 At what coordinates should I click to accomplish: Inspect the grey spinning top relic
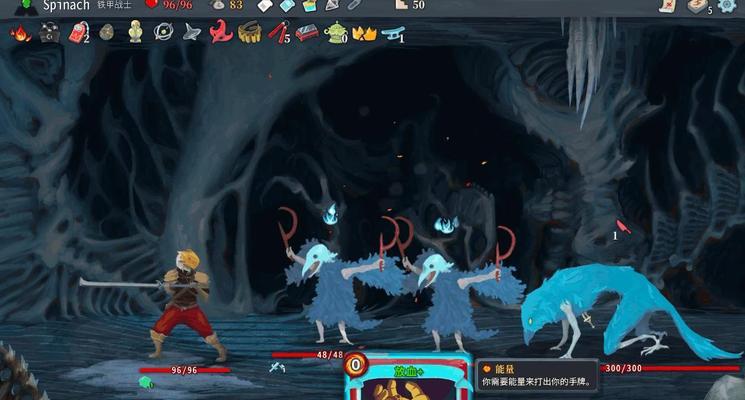pos(193,33)
